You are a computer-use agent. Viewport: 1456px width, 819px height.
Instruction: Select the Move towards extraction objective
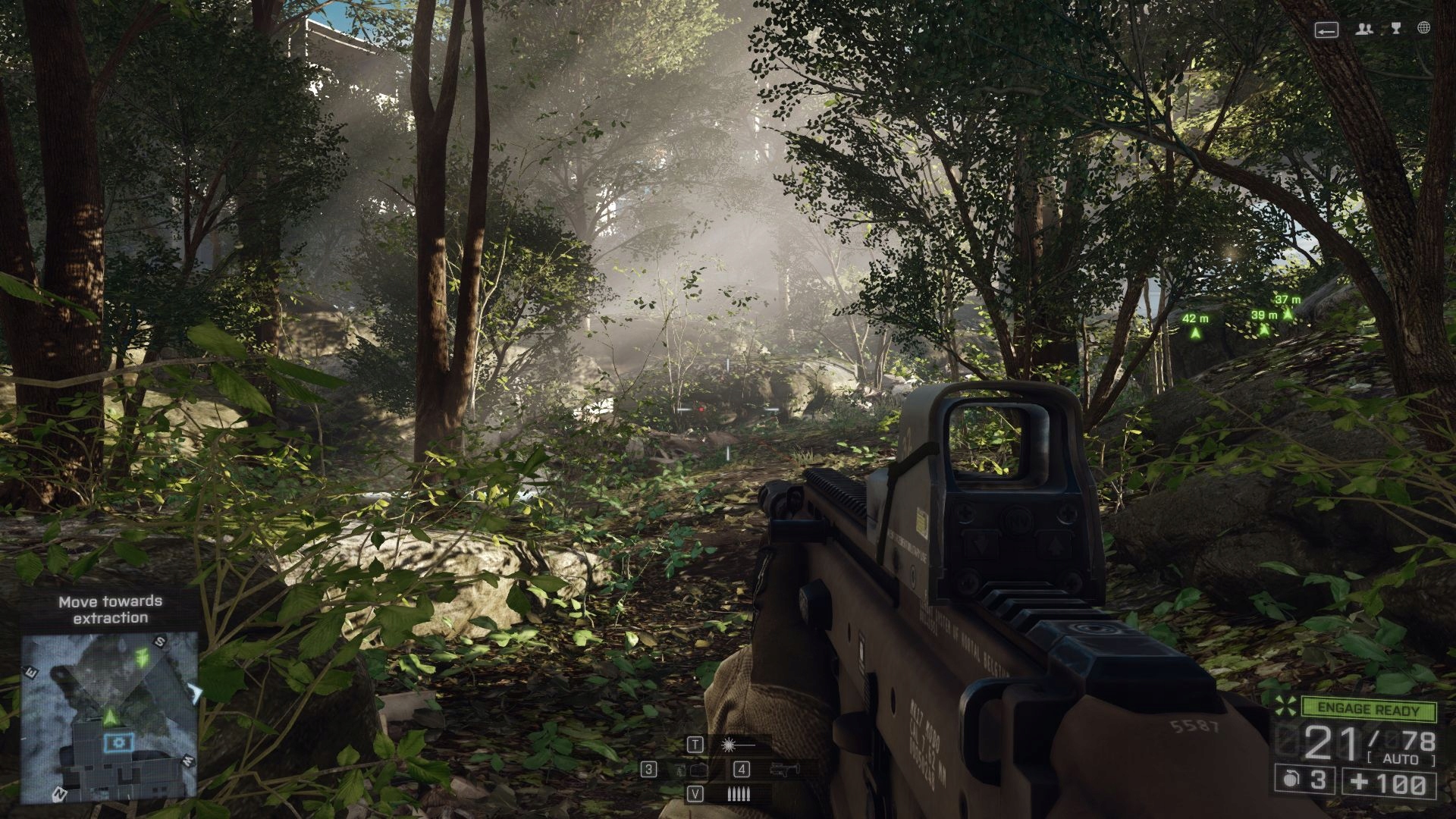tap(111, 610)
